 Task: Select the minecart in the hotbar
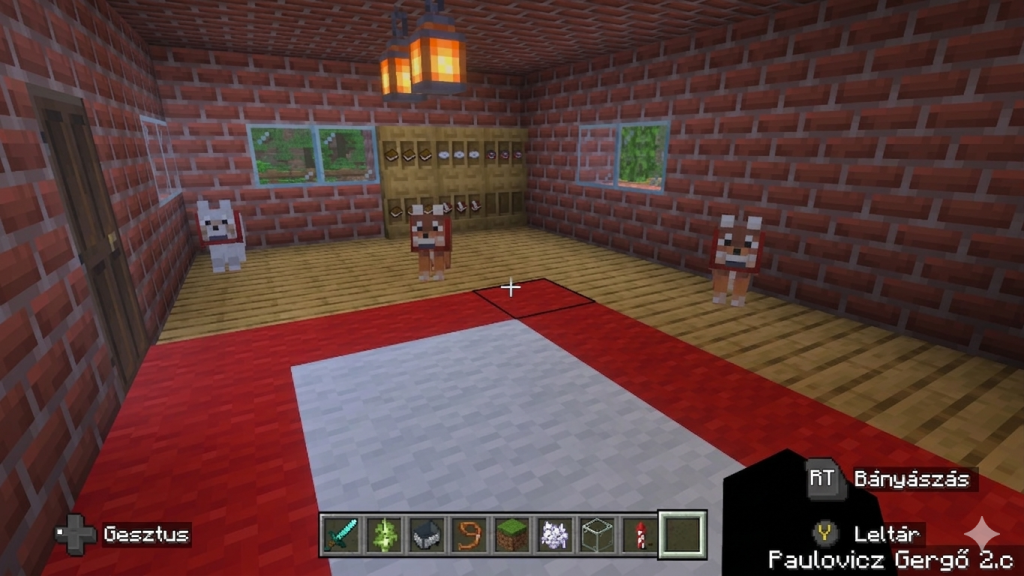pos(427,535)
